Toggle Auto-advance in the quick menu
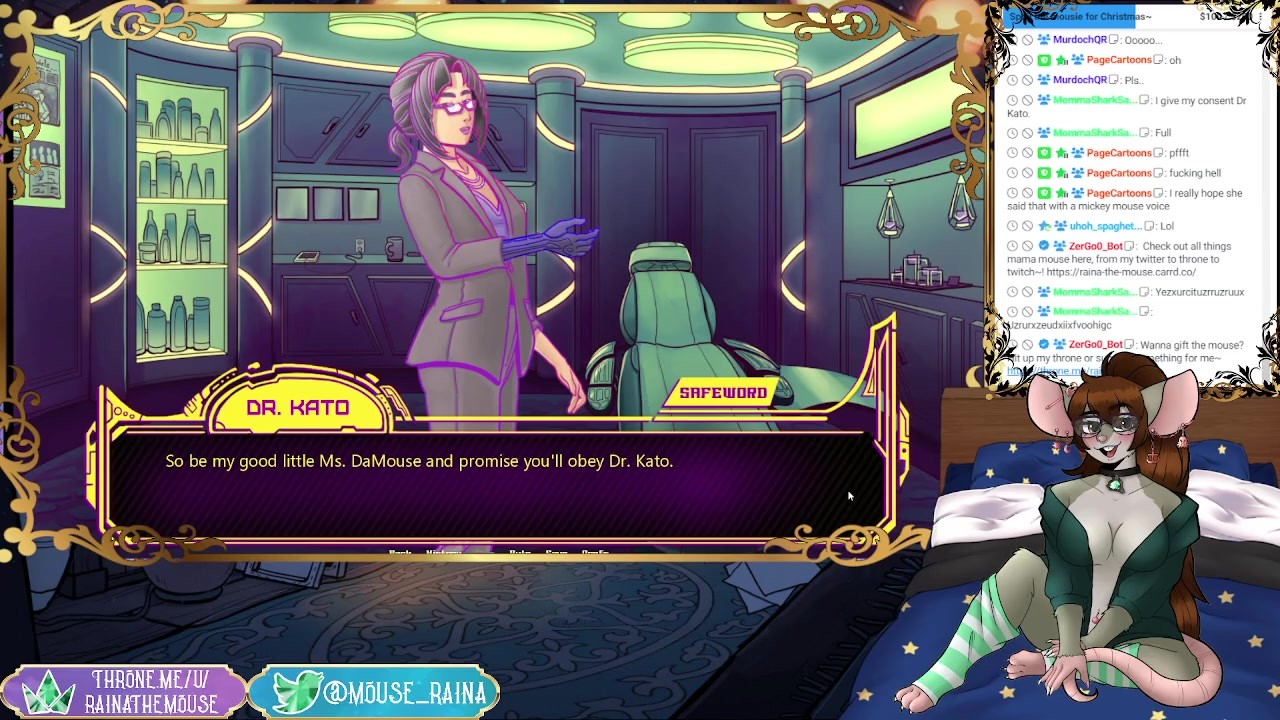Image resolution: width=1280 pixels, height=720 pixels. tap(520, 552)
